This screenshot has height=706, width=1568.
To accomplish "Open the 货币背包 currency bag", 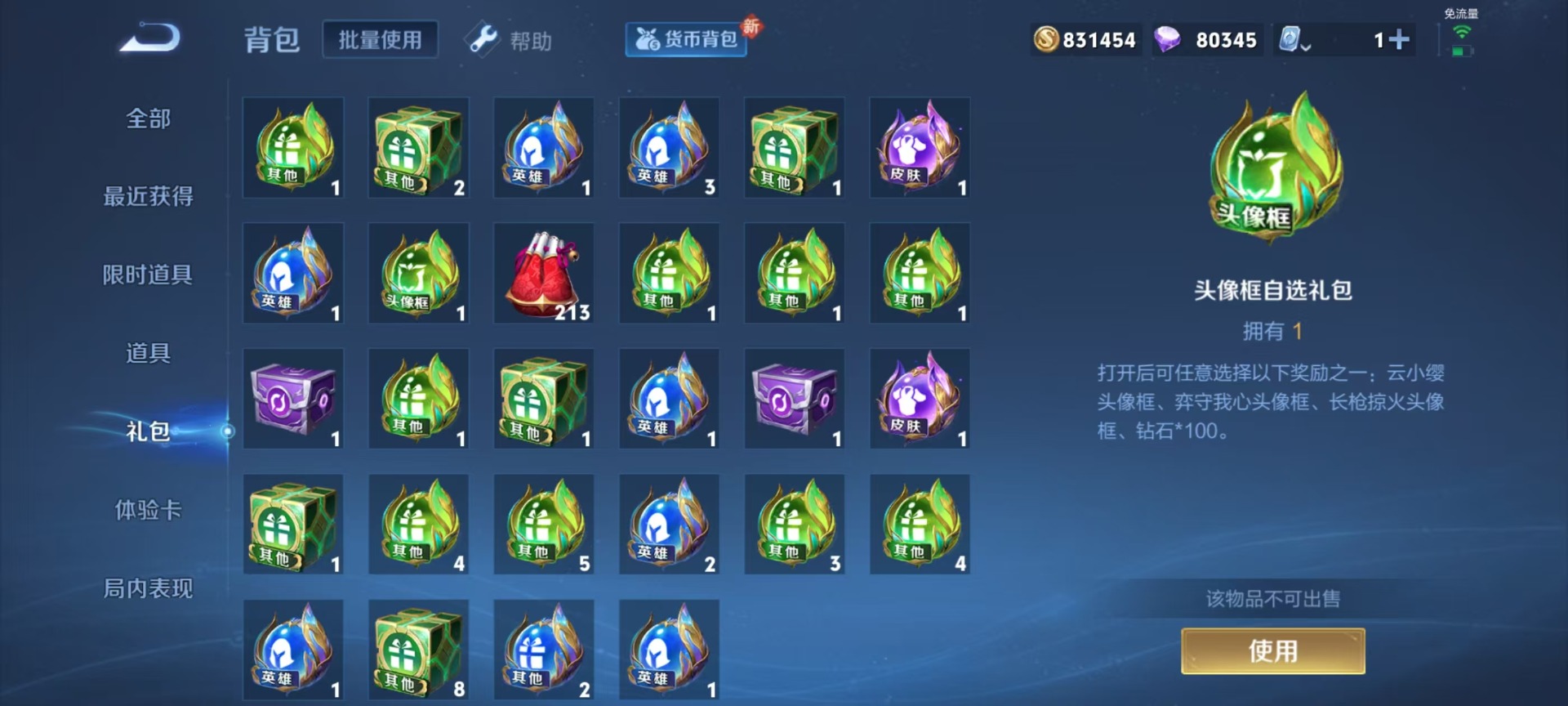I will tap(686, 39).
